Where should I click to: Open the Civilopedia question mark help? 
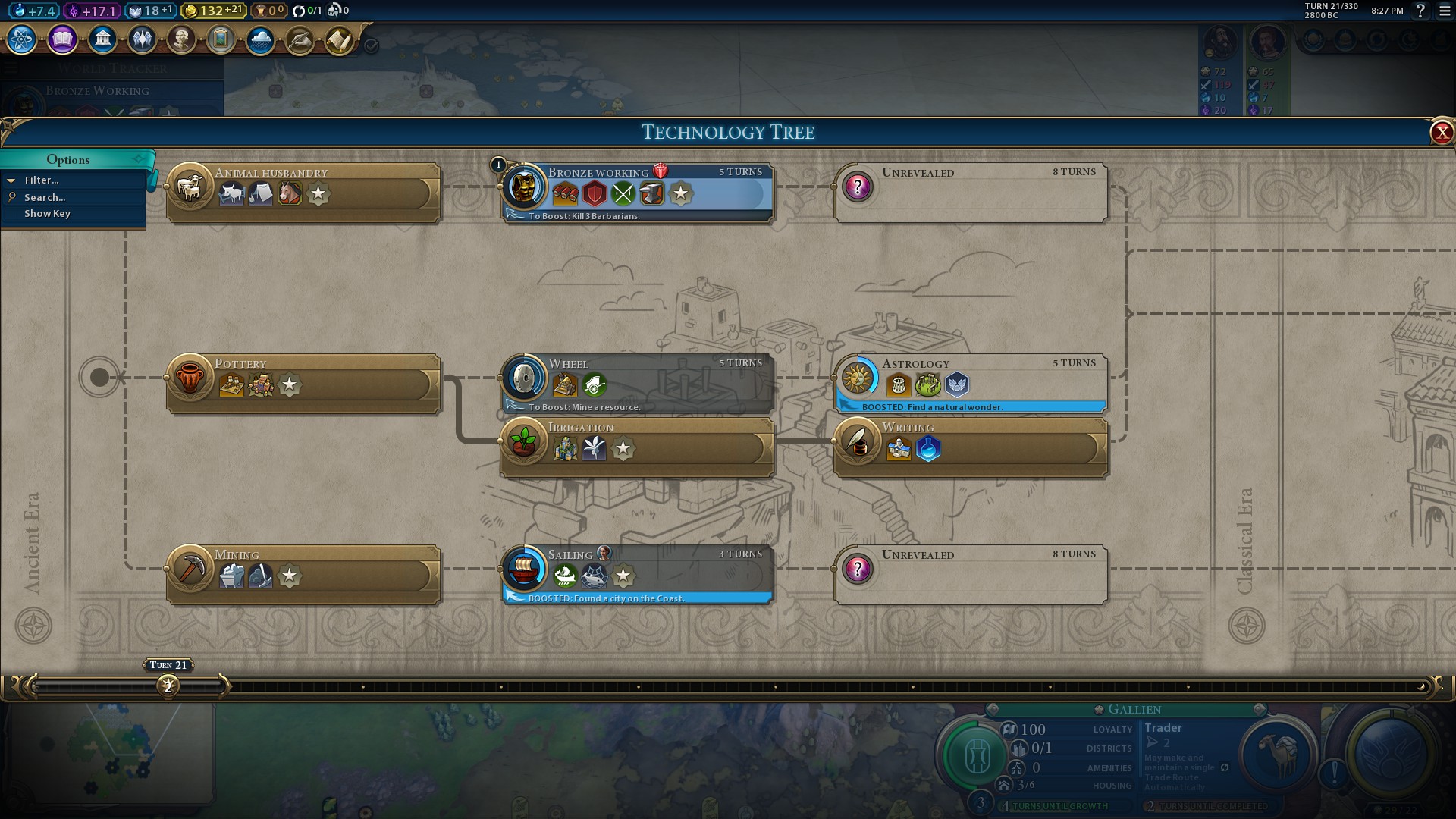(x=1420, y=11)
